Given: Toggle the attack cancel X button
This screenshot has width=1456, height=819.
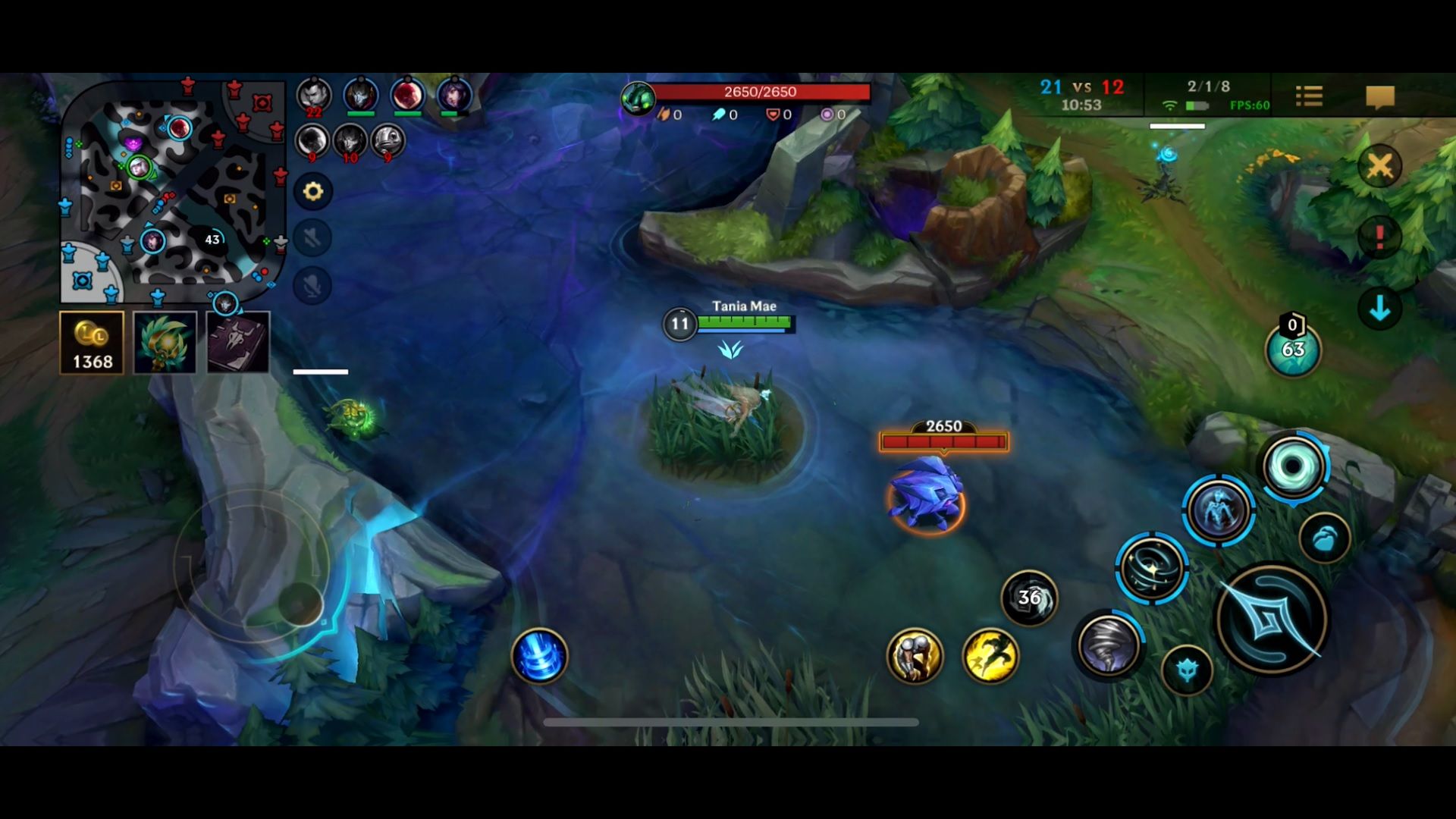Looking at the screenshot, I should tap(1382, 165).
